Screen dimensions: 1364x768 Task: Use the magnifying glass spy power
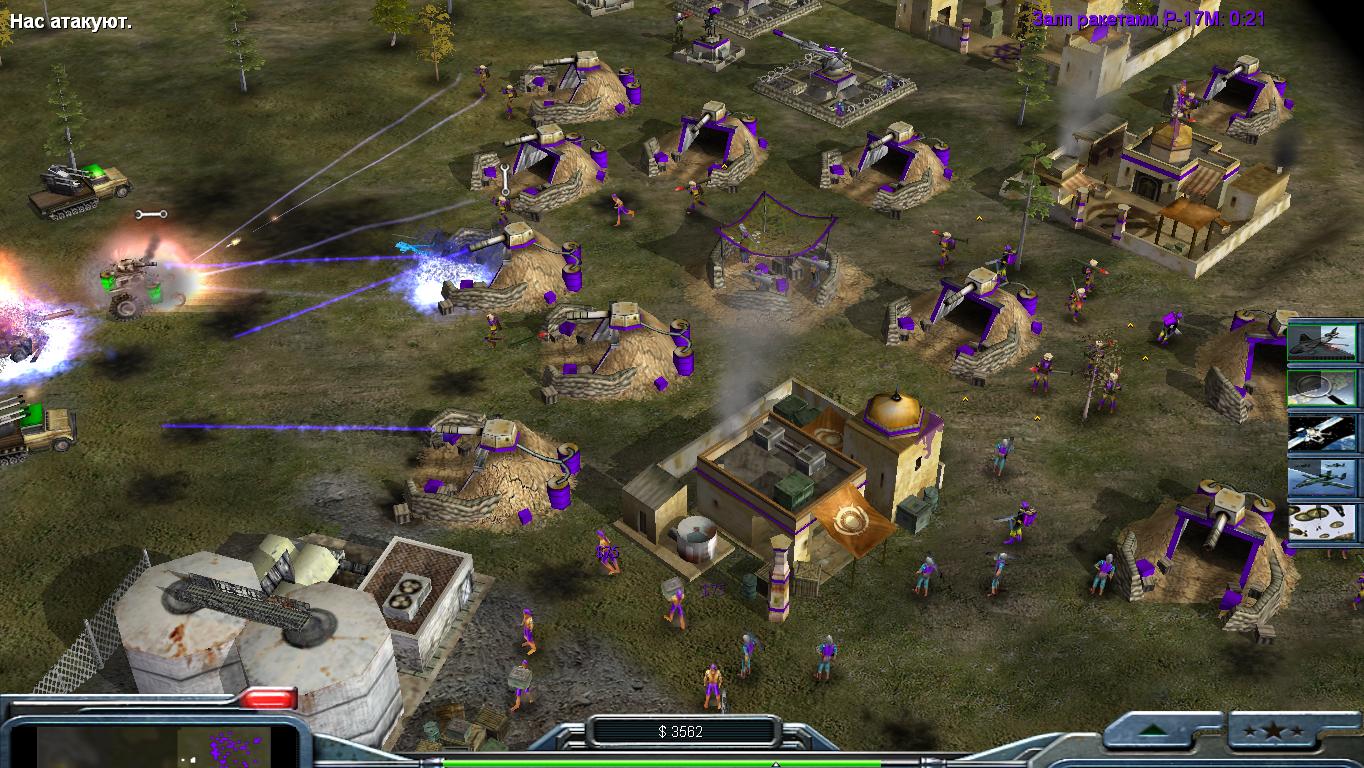coord(1325,386)
